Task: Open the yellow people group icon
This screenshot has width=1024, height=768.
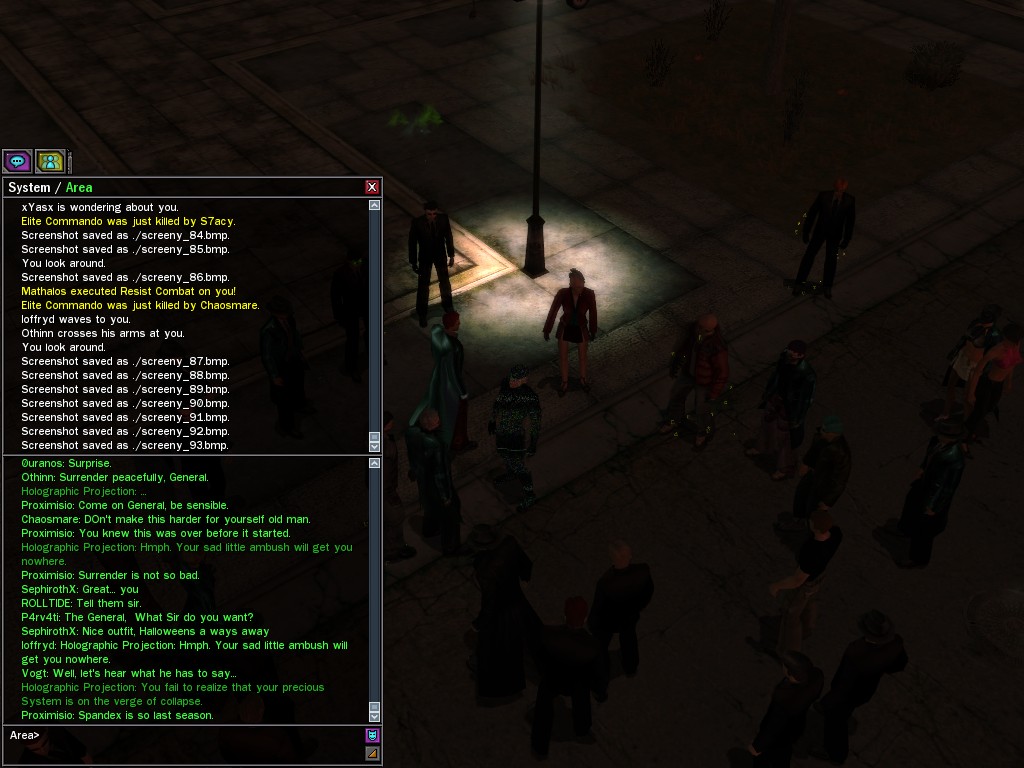Action: pos(50,160)
